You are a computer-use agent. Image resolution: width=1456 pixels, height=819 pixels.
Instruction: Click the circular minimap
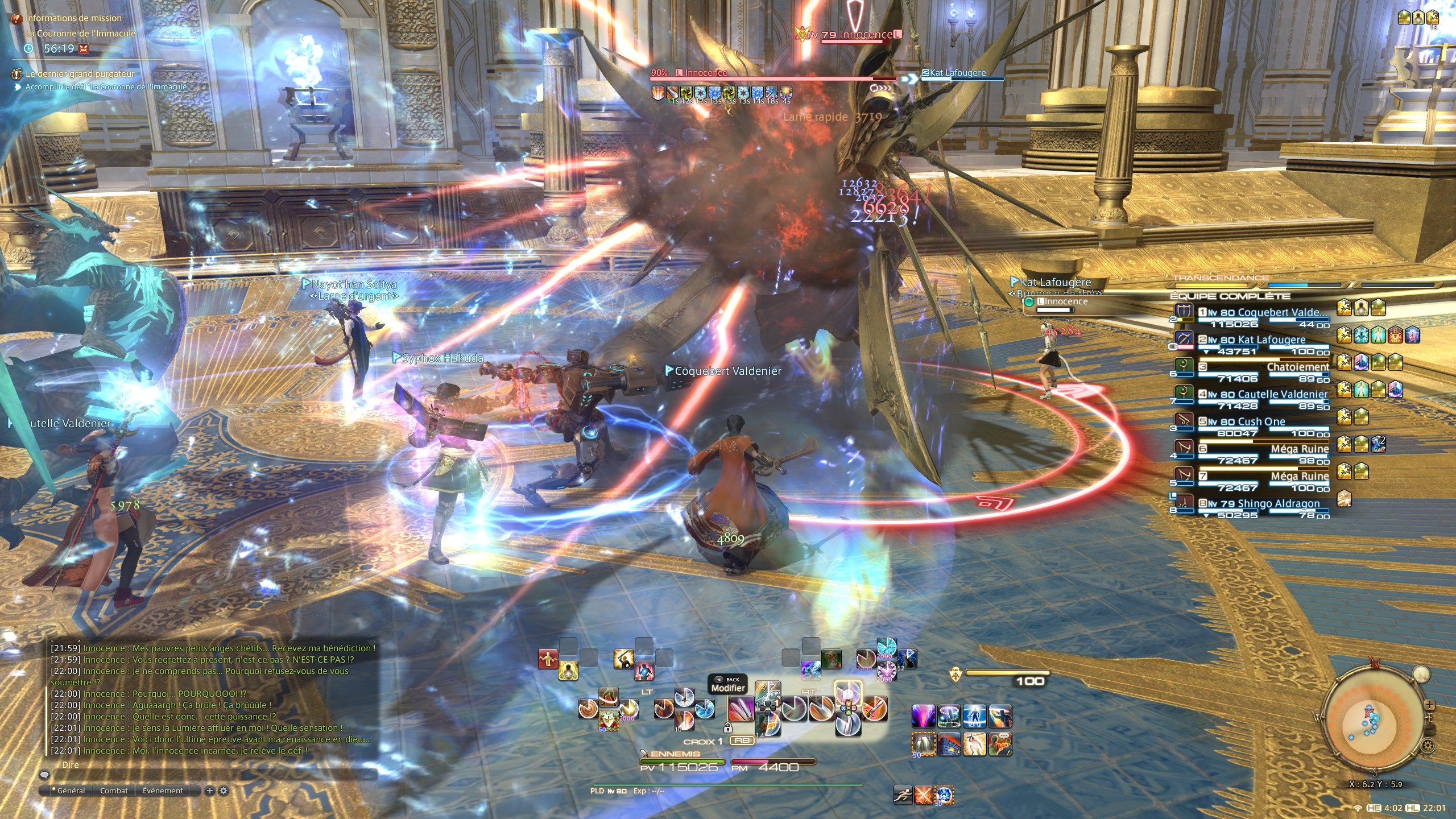pos(1375,722)
